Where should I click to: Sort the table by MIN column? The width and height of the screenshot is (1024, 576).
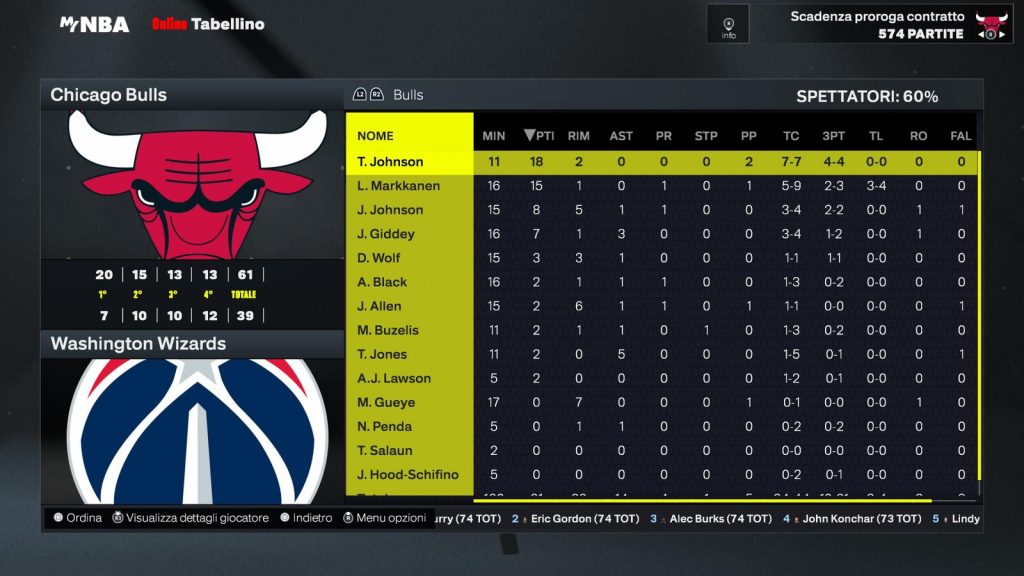tap(494, 136)
